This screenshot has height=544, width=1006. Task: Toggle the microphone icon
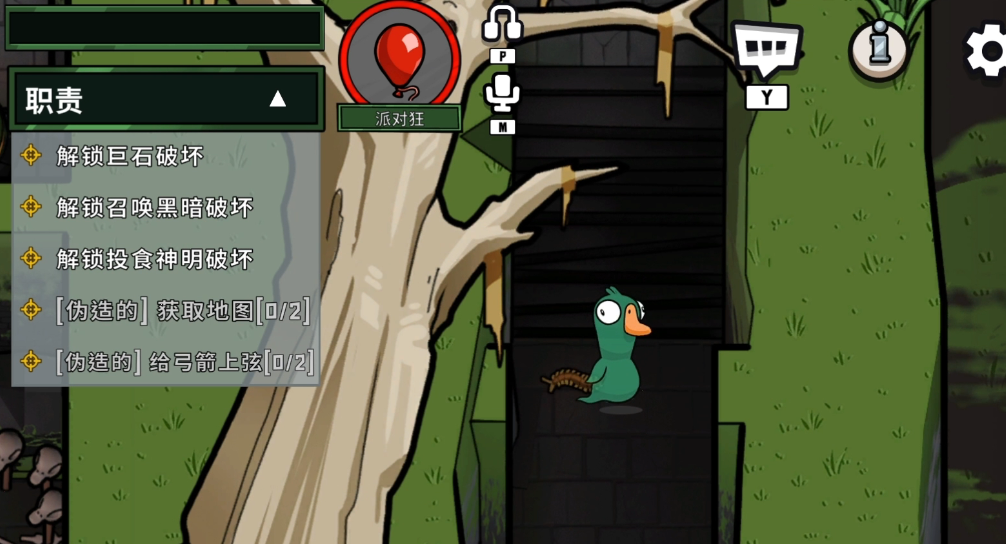coord(502,93)
